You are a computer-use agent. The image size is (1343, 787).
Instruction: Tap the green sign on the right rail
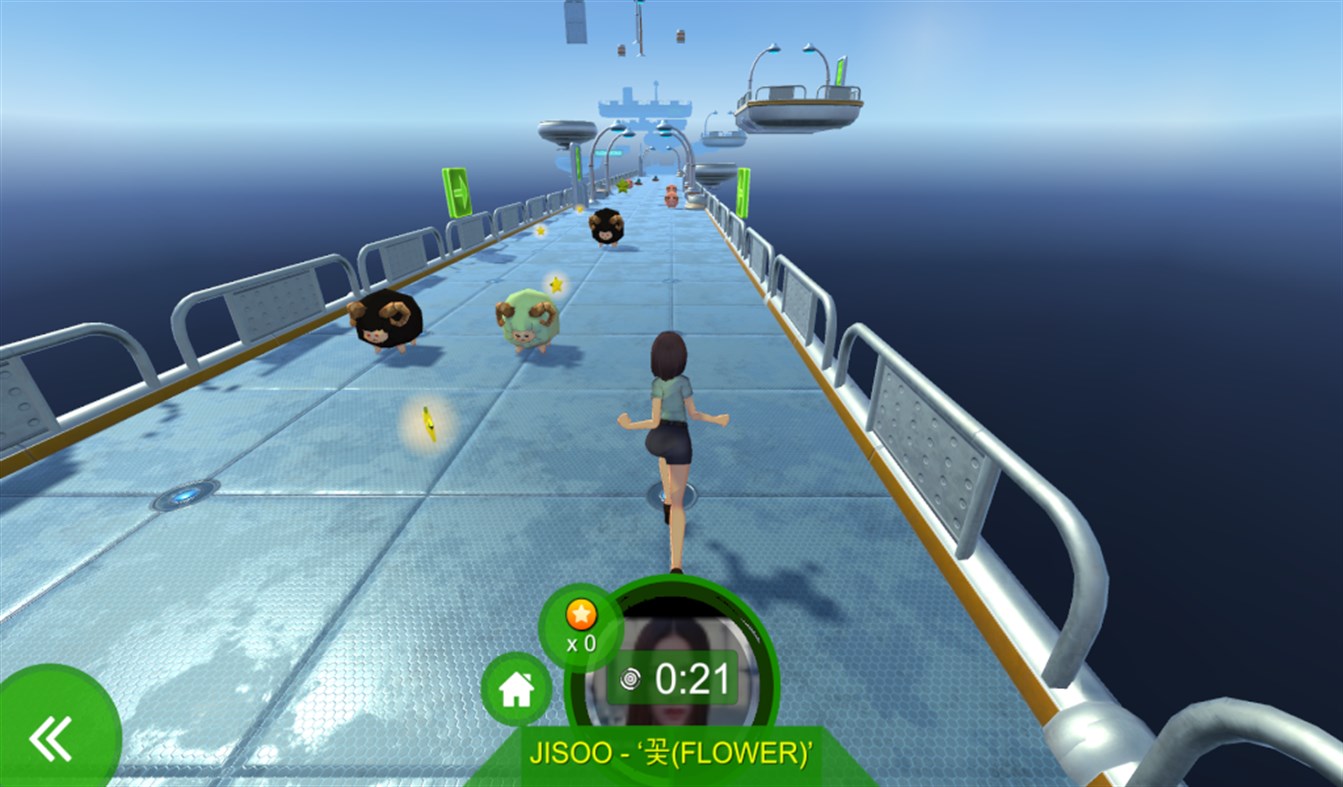745,190
